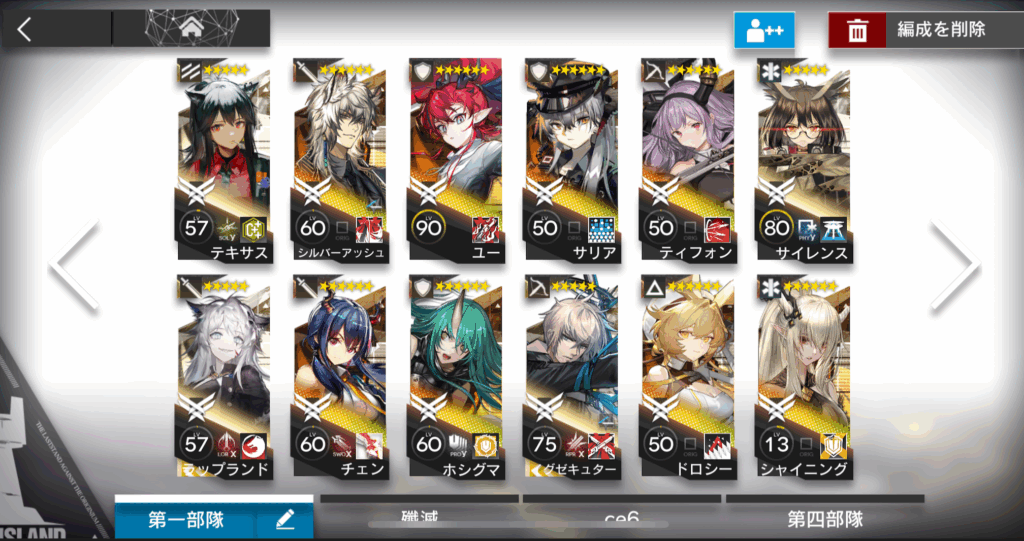Rename squad using the pencil edit icon
Image resolution: width=1024 pixels, height=541 pixels.
click(x=284, y=519)
